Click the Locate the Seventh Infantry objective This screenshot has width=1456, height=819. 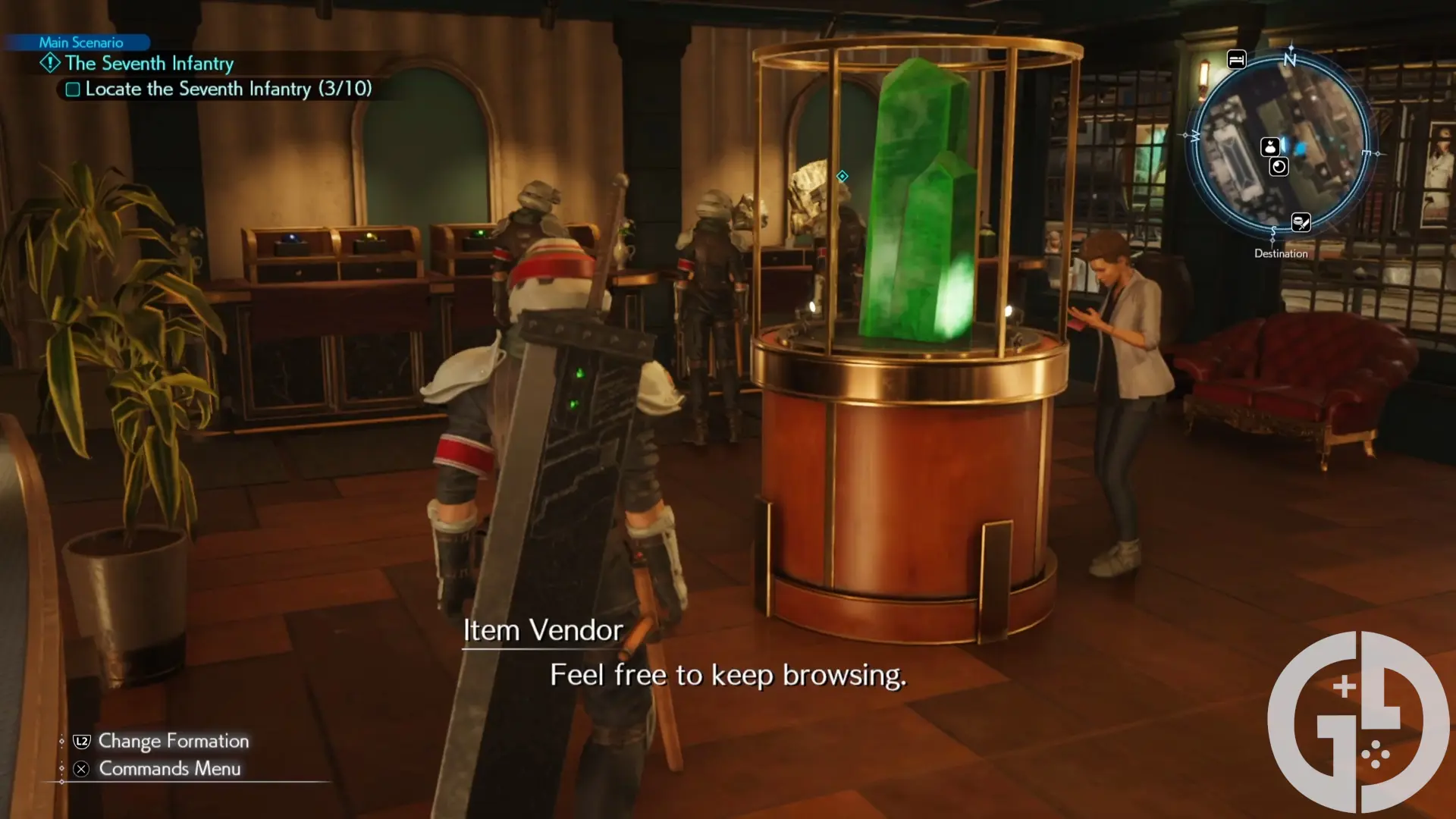tap(227, 89)
